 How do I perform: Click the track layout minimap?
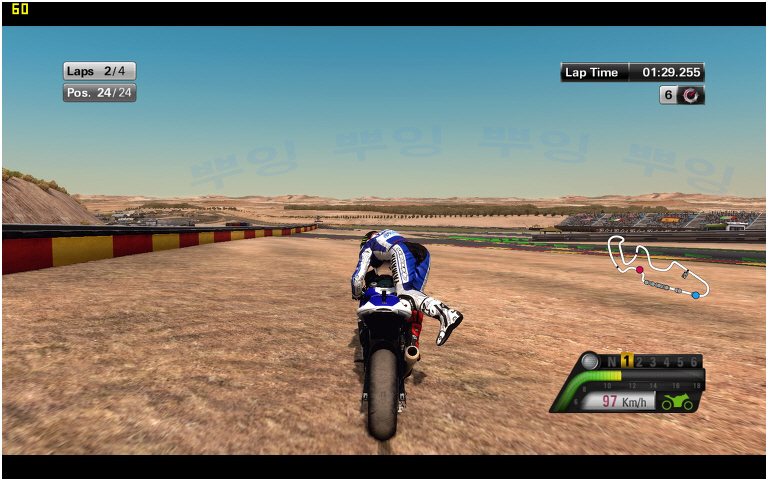pyautogui.click(x=659, y=270)
